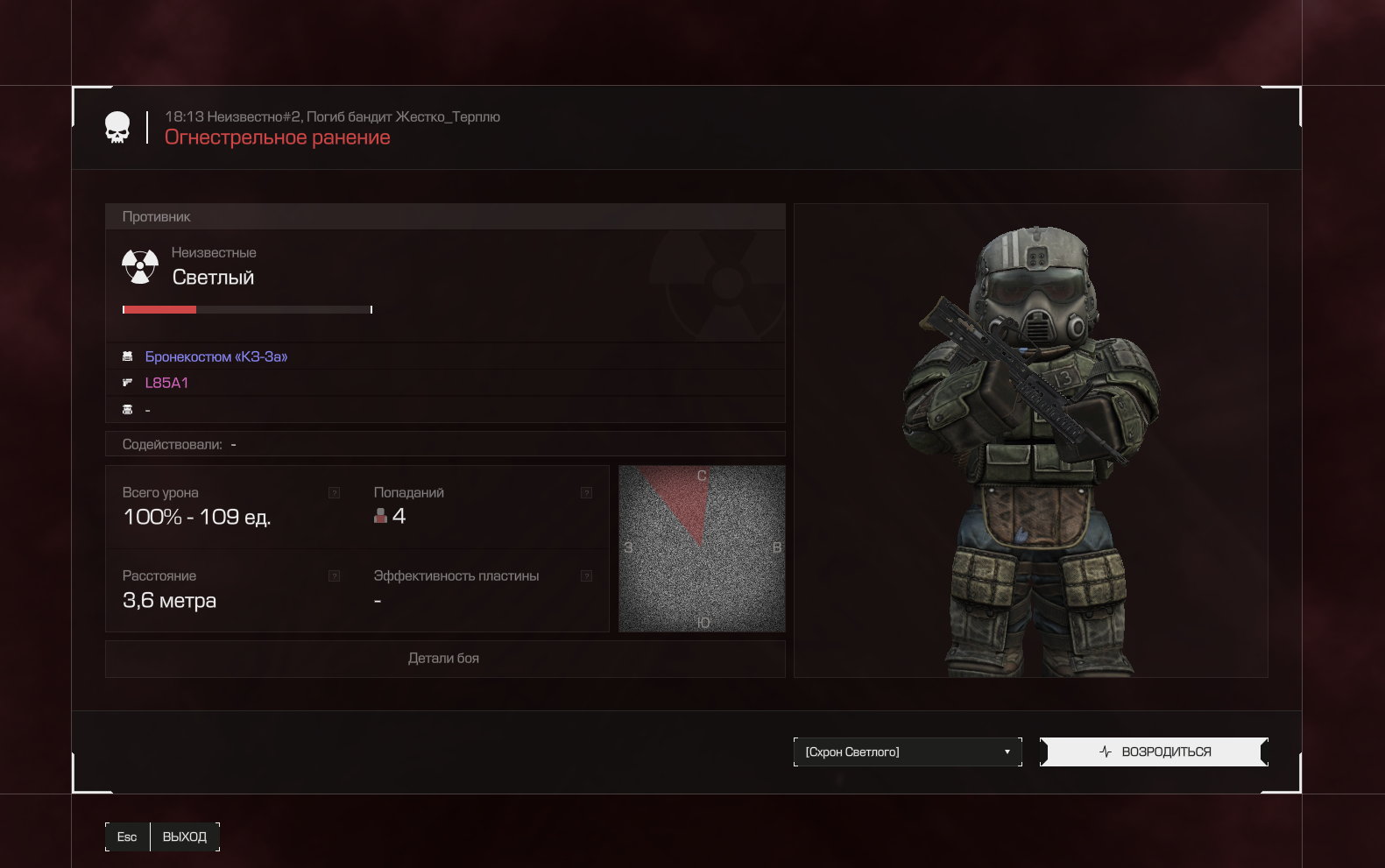Click the hit direction compass map
The height and width of the screenshot is (868, 1385).
702,548
